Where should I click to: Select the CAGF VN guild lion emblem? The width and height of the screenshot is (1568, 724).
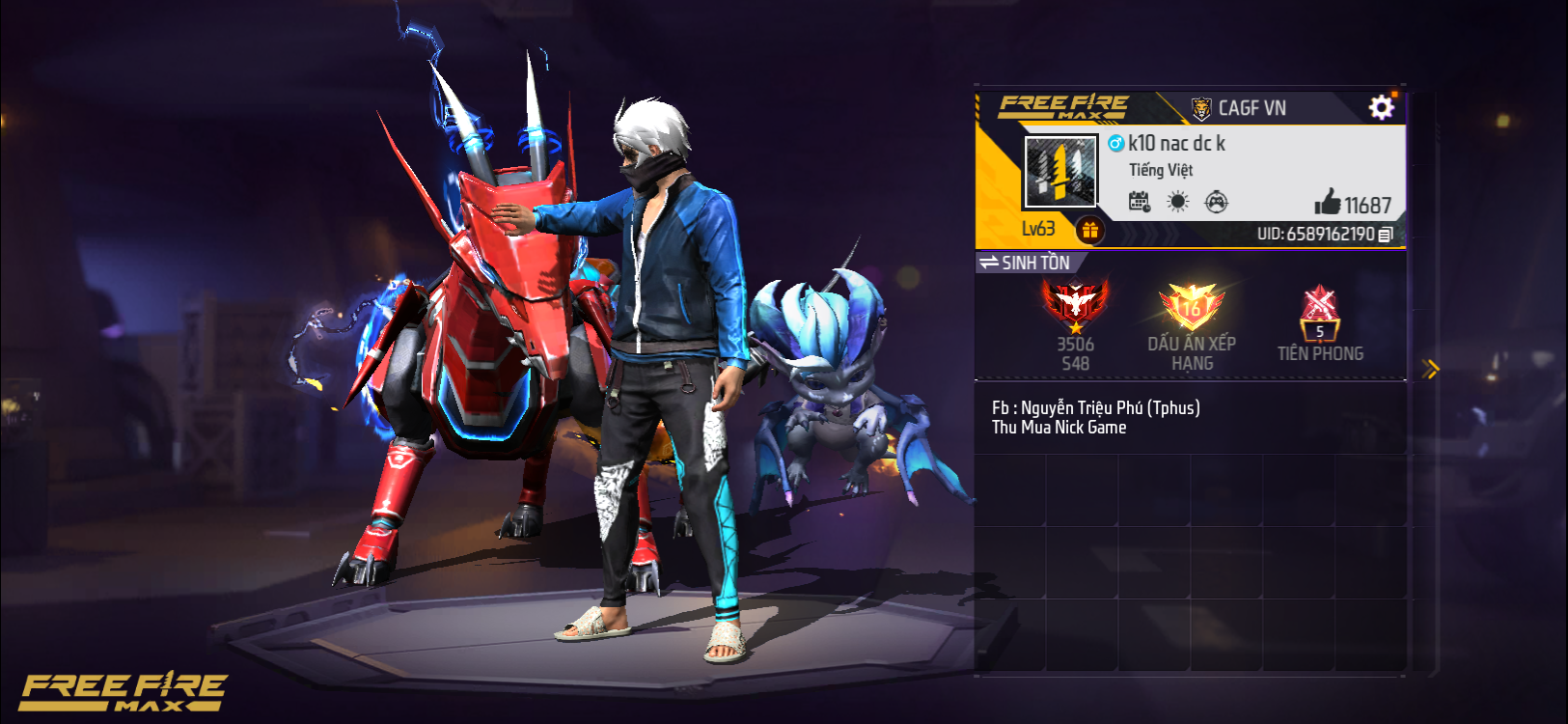[x=1201, y=107]
